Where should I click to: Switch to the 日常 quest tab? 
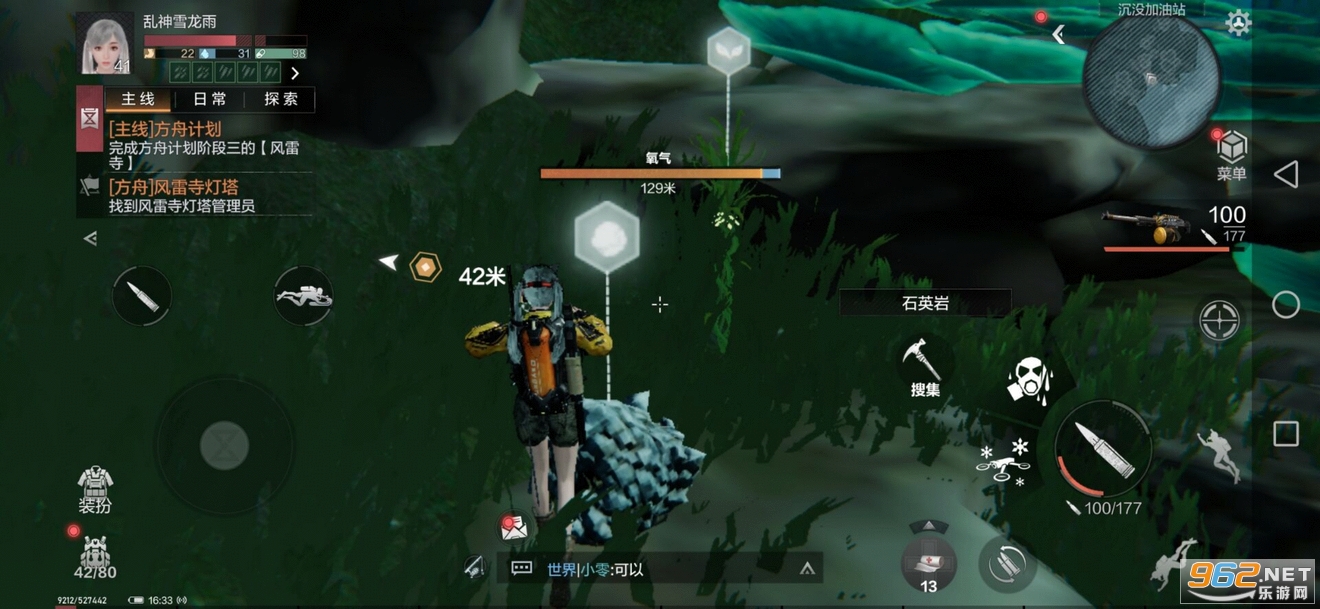tap(210, 99)
